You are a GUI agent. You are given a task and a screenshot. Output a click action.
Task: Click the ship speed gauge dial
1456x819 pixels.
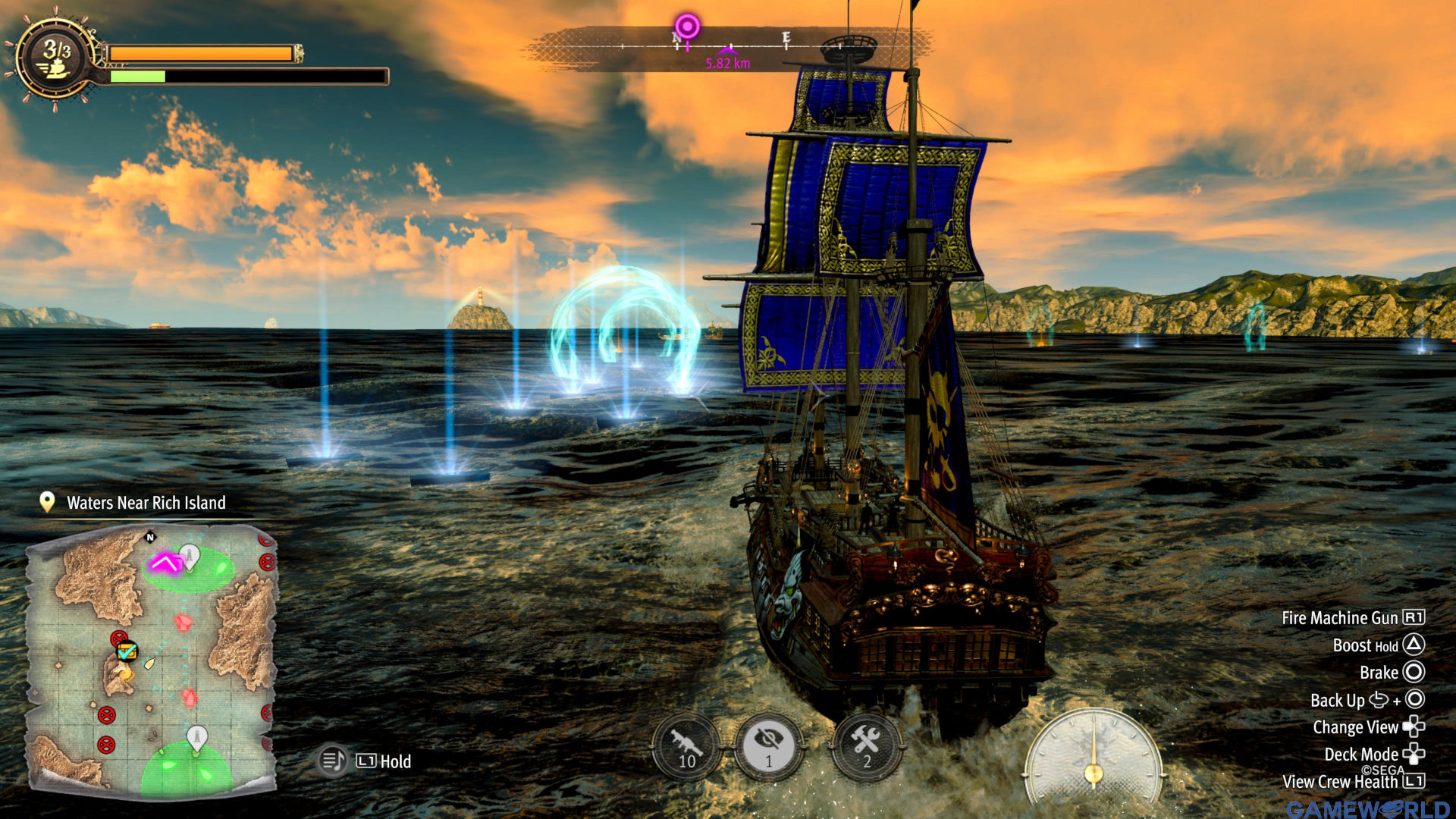(x=1093, y=755)
